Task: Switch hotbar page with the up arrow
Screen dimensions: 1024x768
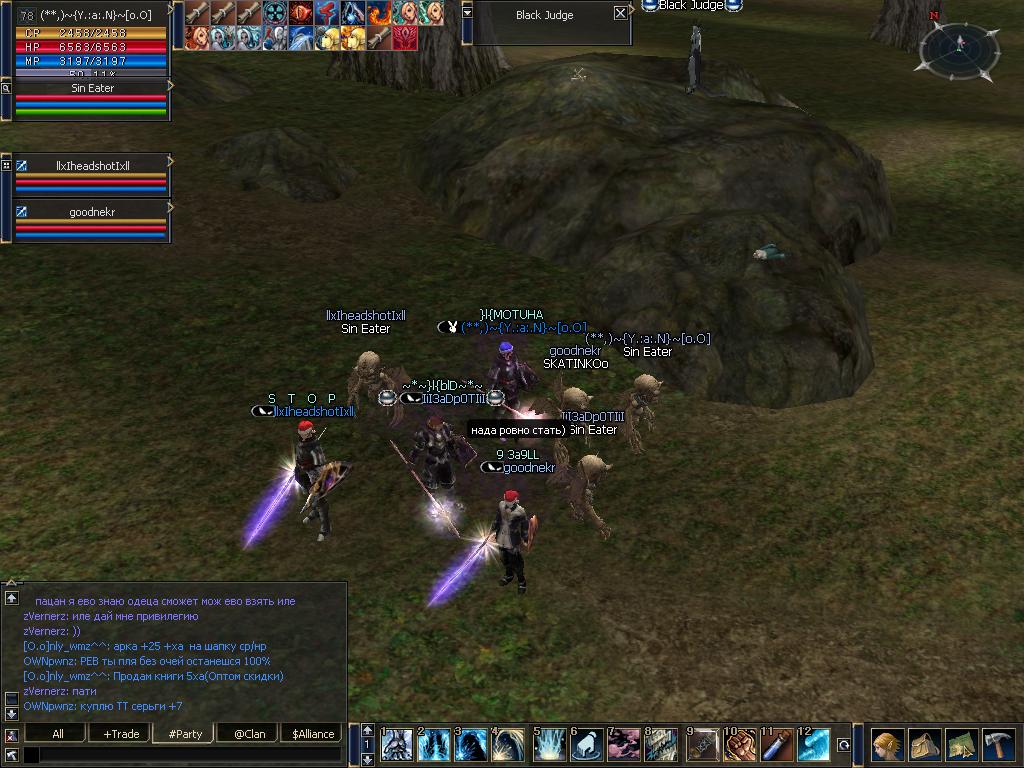Action: pyautogui.click(x=367, y=731)
